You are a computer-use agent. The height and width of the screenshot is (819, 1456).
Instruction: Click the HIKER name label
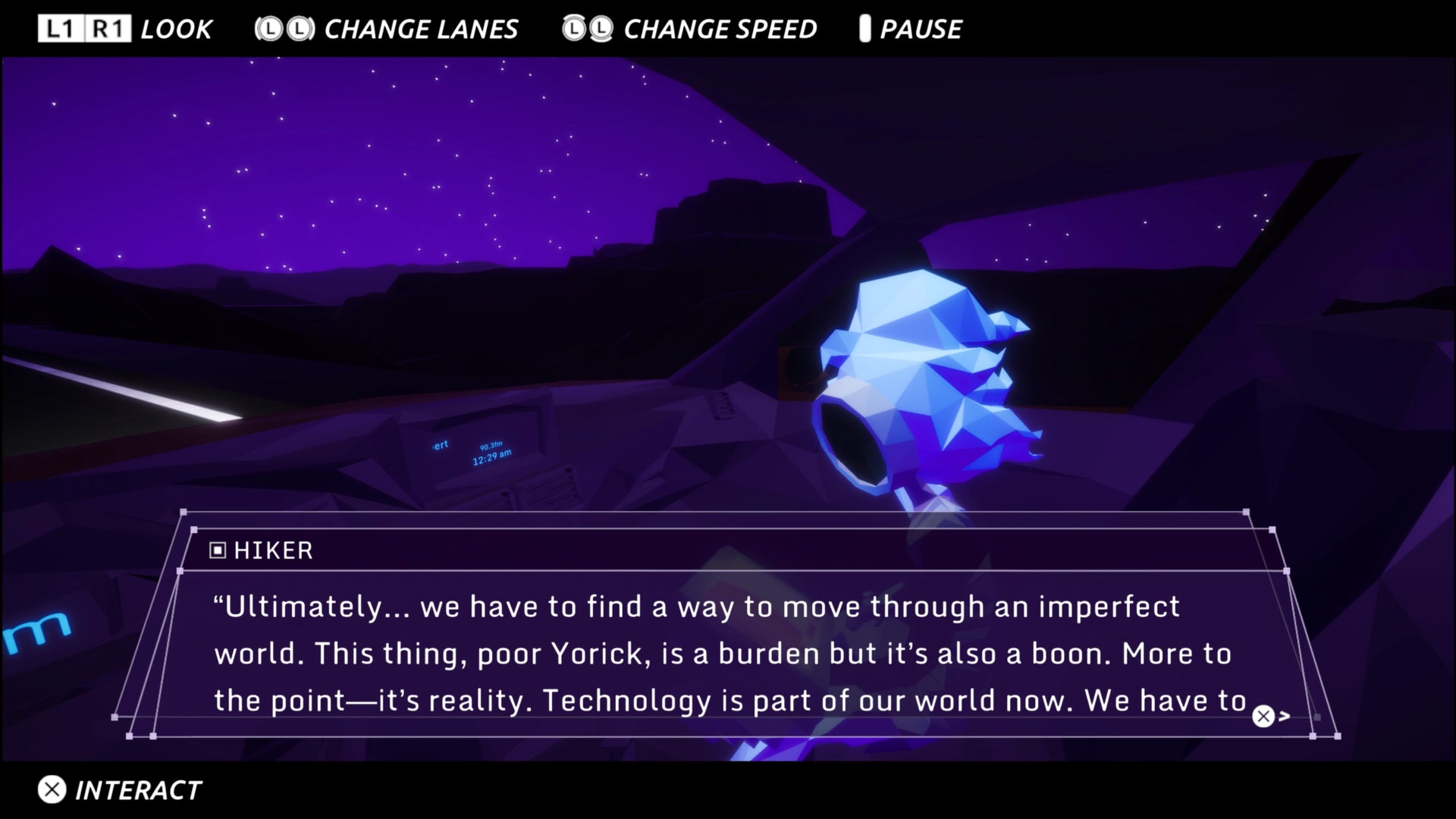tap(273, 551)
